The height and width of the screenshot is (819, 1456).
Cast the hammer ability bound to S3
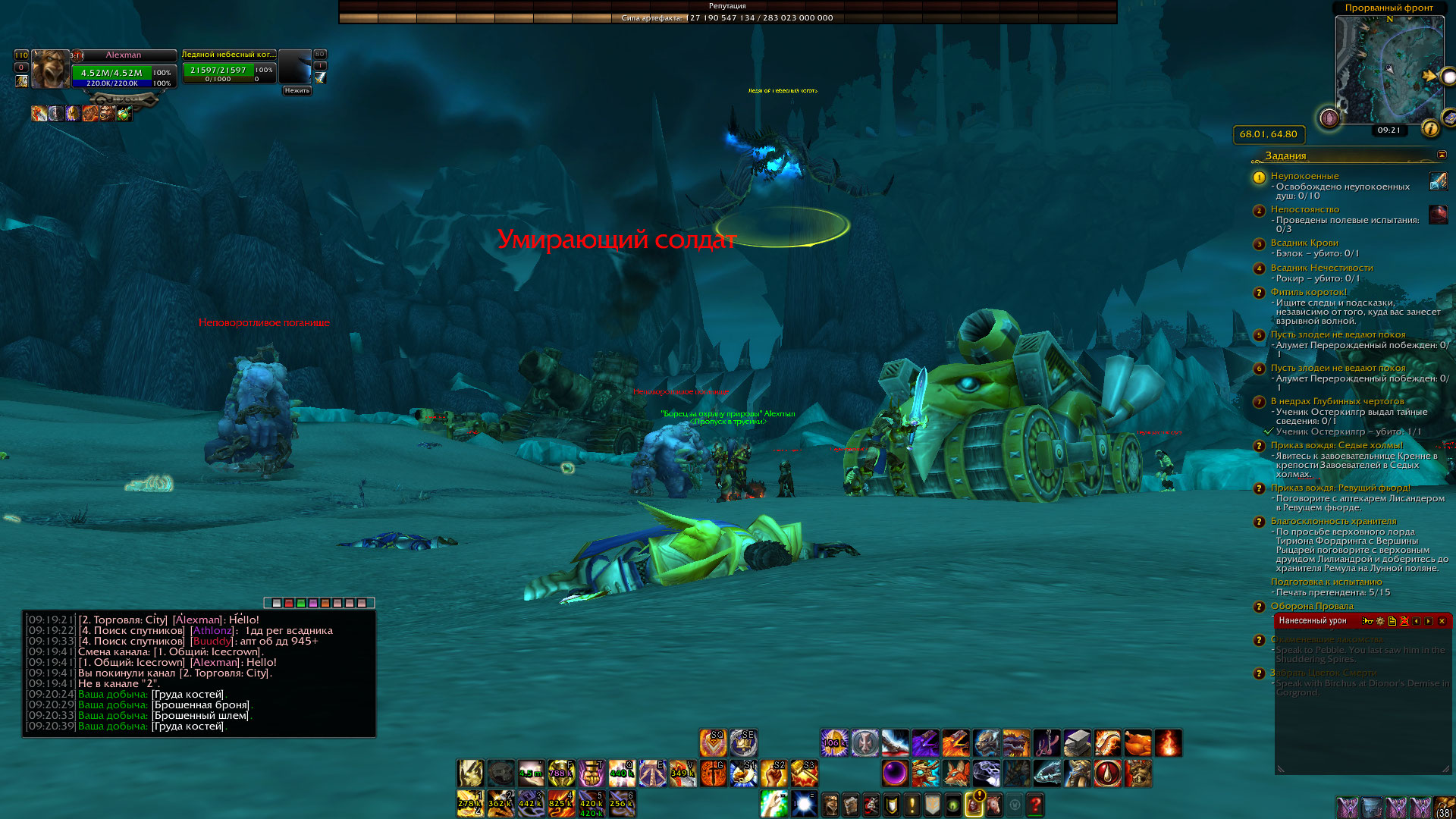(804, 773)
